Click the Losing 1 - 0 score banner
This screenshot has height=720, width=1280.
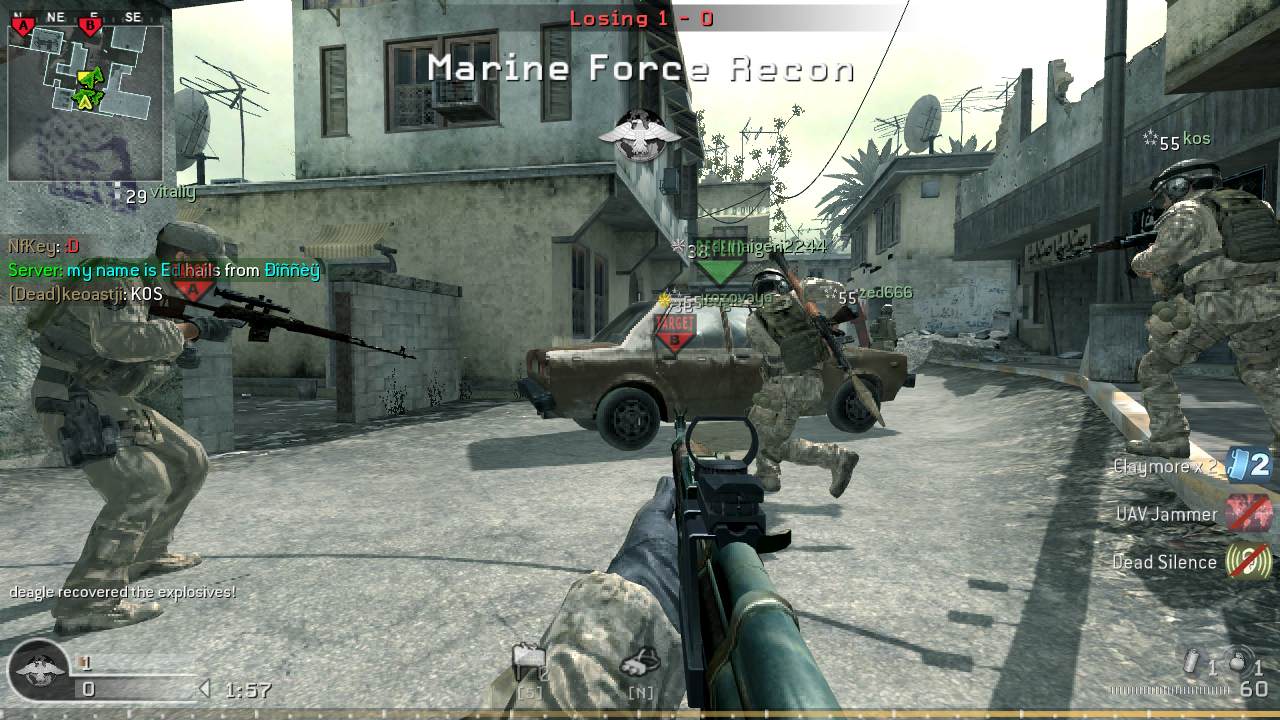tap(640, 17)
